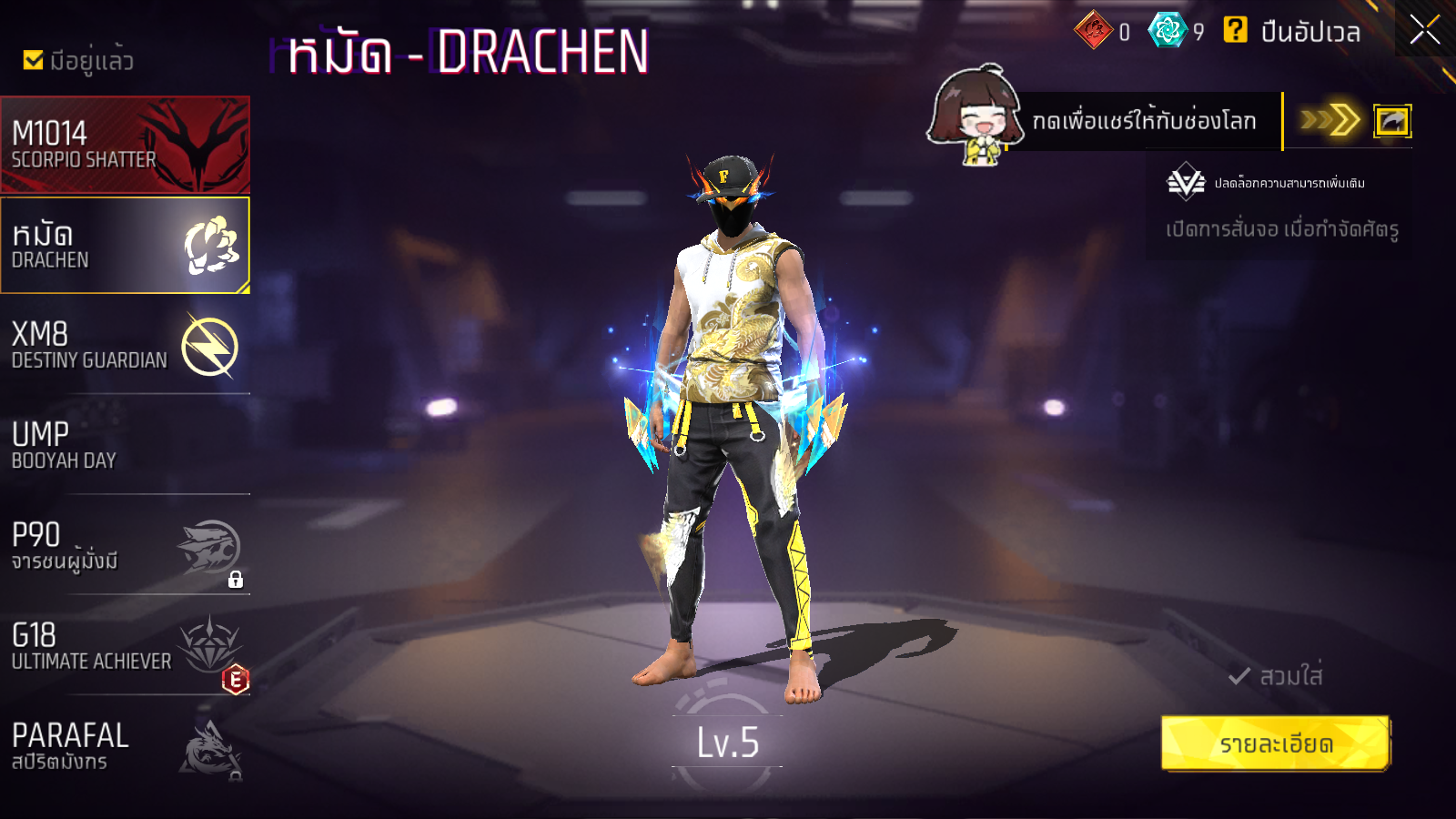Select M1014 Scorpio Shatter skin
1456x819 pixels.
tap(125, 145)
